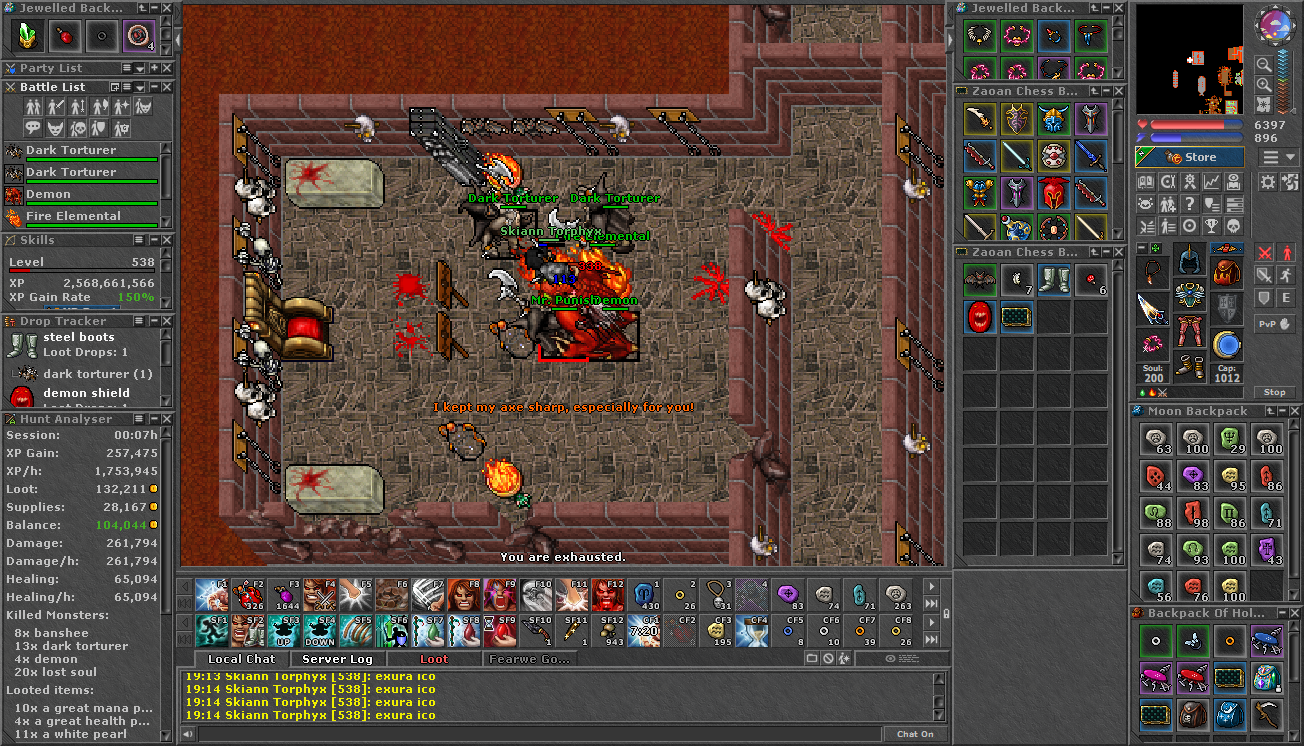1304x746 pixels.
Task: Open the main menu dropdown arrow
Action: (1289, 156)
